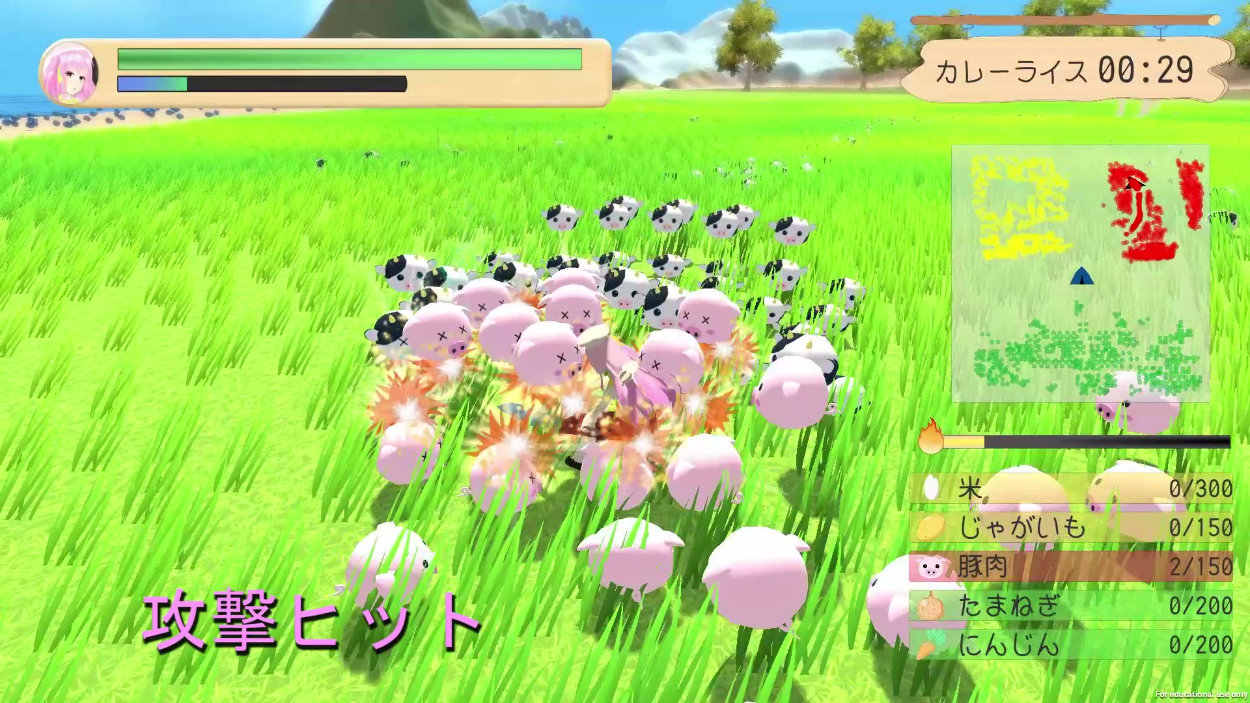Image resolution: width=1250 pixels, height=703 pixels.
Task: Open the カレーライス recipe sign
Action: 1065,70
